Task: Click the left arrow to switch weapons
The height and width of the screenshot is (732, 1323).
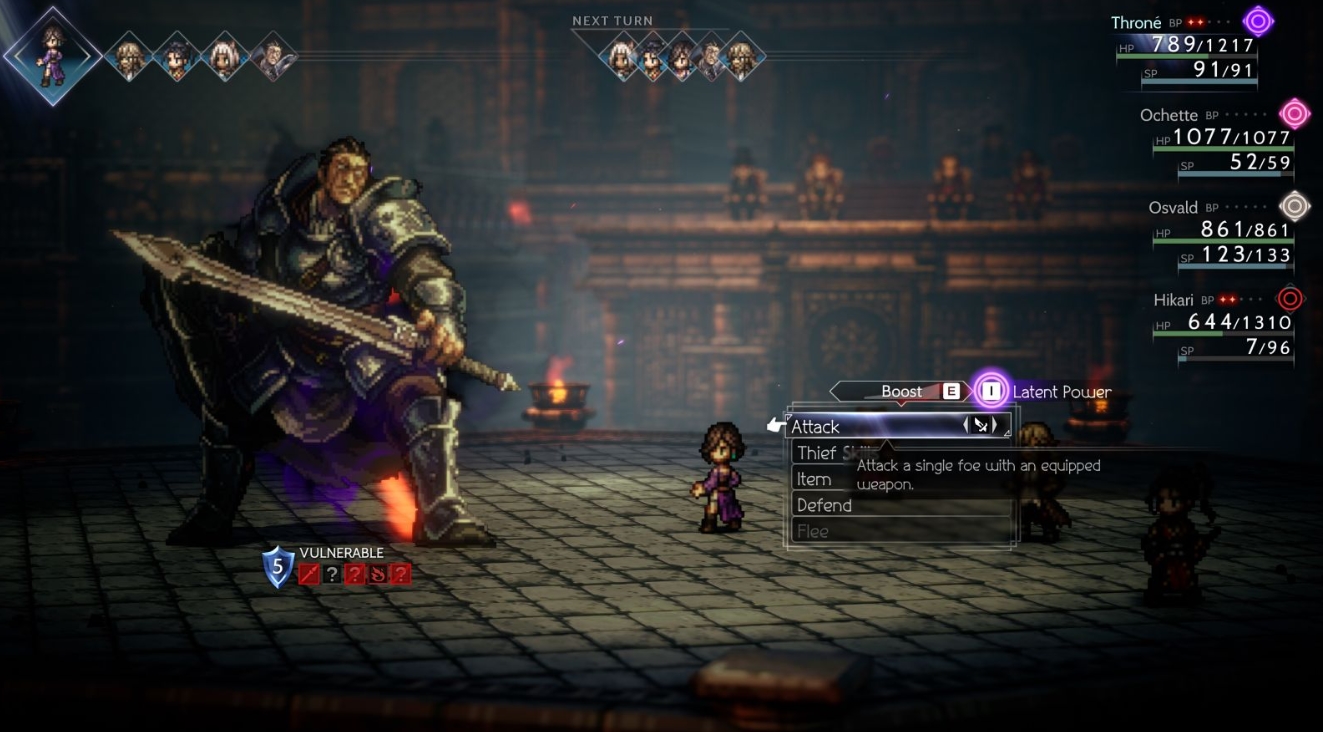Action: pos(966,426)
